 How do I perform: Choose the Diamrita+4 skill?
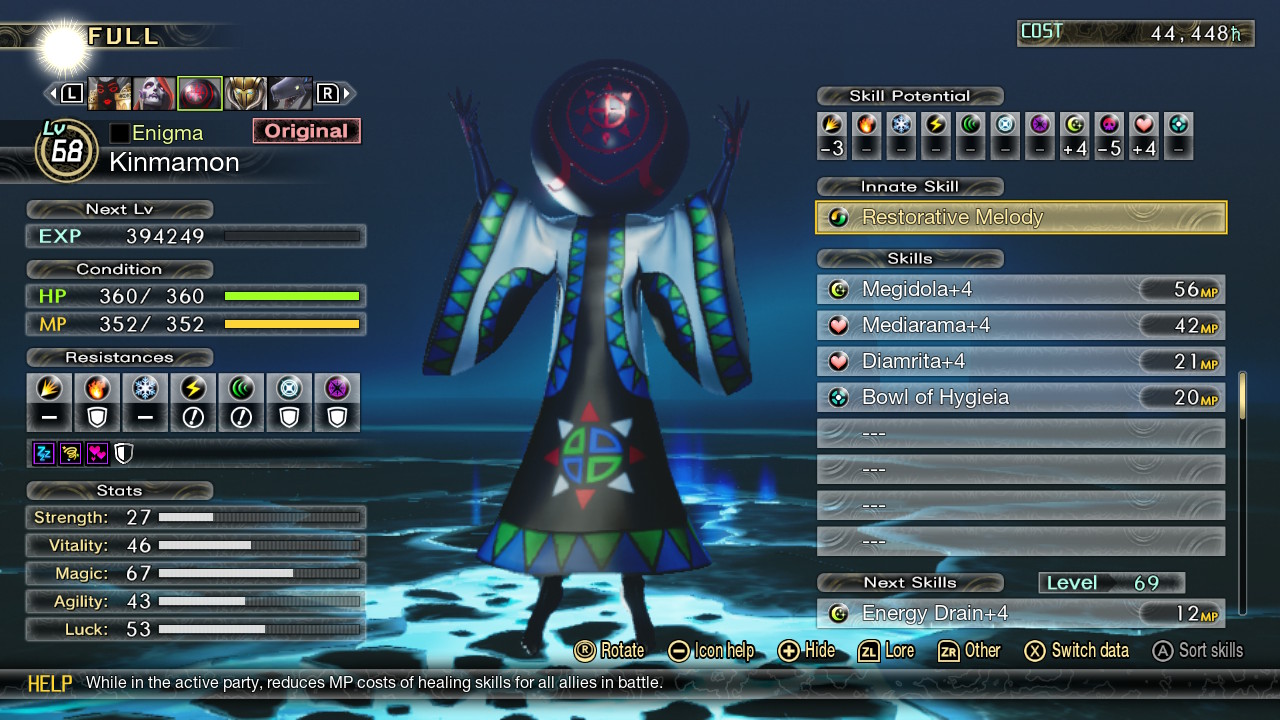pos(1021,362)
